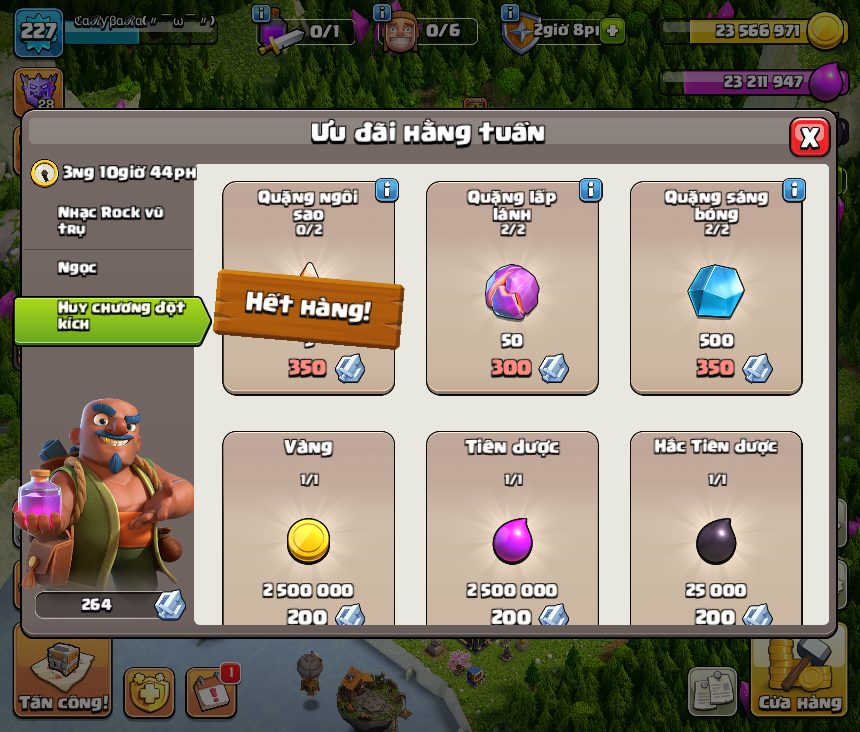This screenshot has height=732, width=860.
Task: View the level 227 player profile
Action: pyautogui.click(x=38, y=30)
